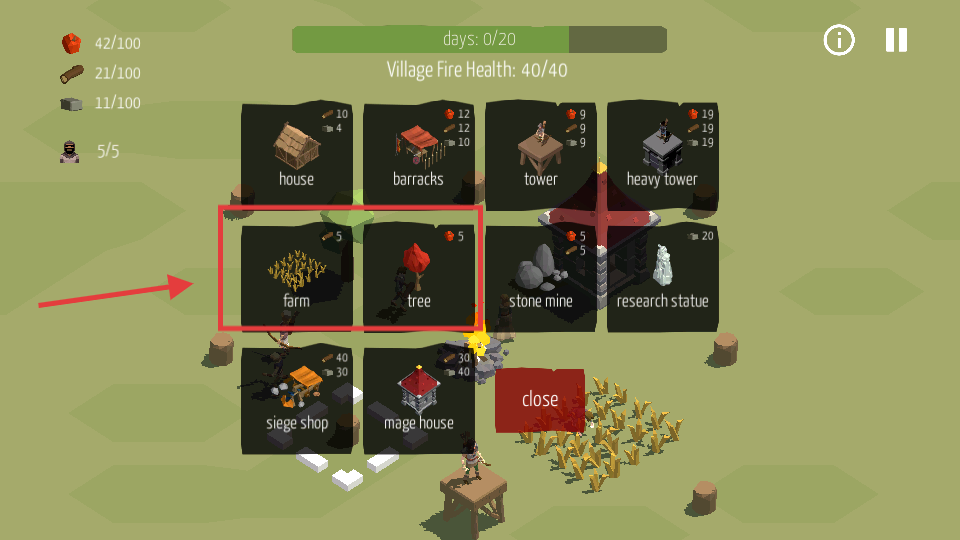The width and height of the screenshot is (960, 540).
Task: Pause the game
Action: pyautogui.click(x=896, y=40)
